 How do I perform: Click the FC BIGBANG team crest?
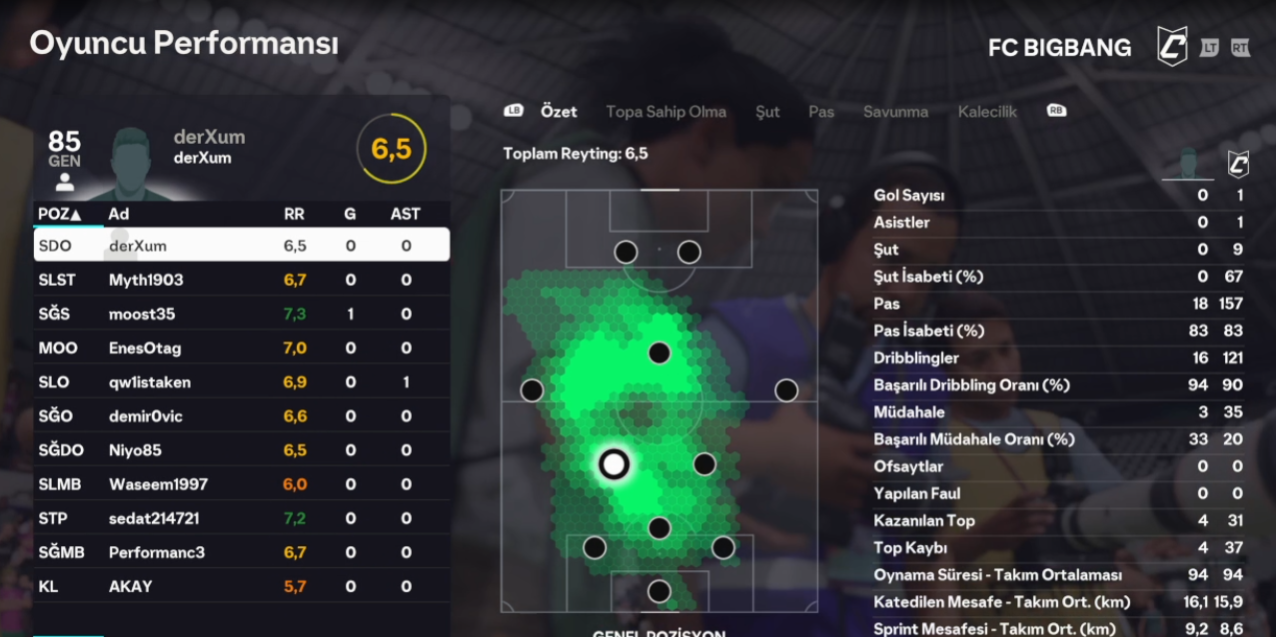(1172, 47)
